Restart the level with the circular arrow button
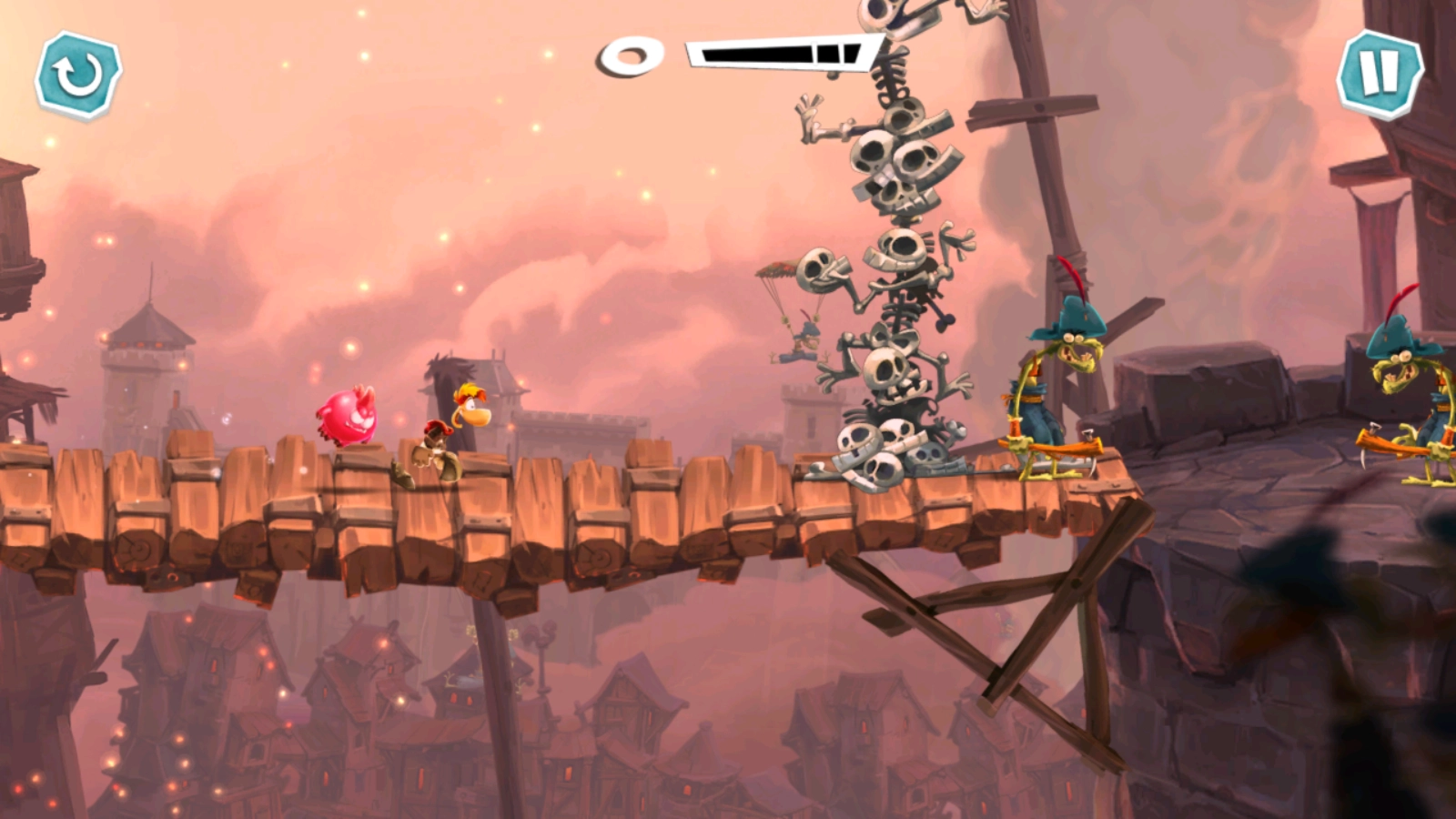This screenshot has width=1456, height=819. pos(78,75)
